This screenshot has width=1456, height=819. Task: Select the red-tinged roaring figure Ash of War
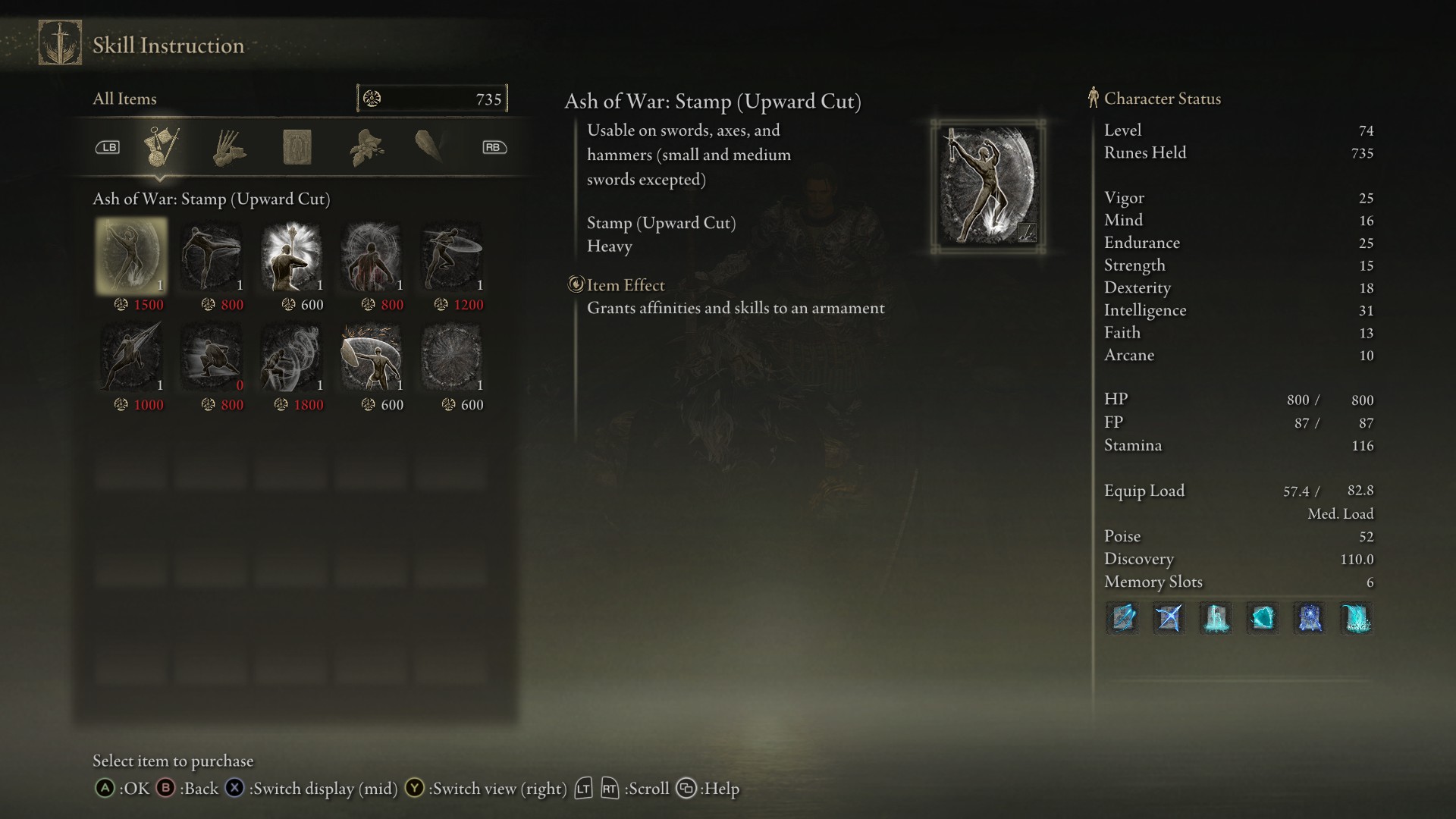pos(372,256)
